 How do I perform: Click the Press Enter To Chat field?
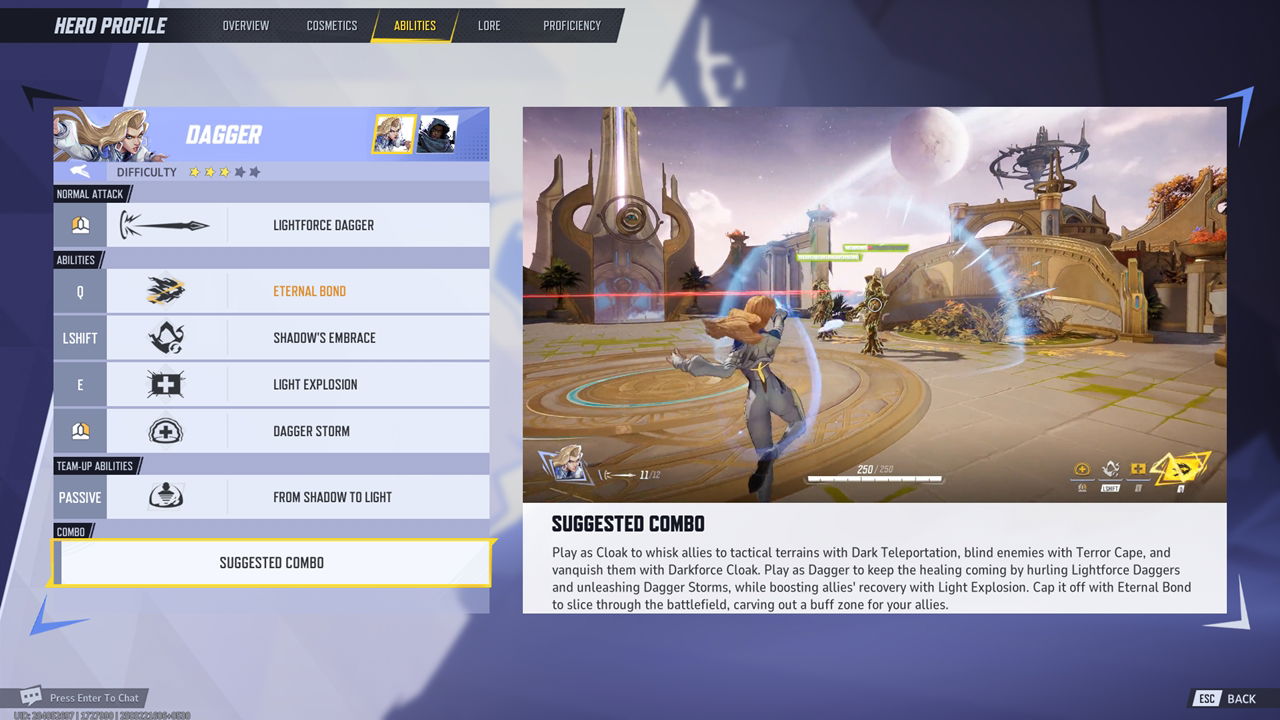click(97, 697)
